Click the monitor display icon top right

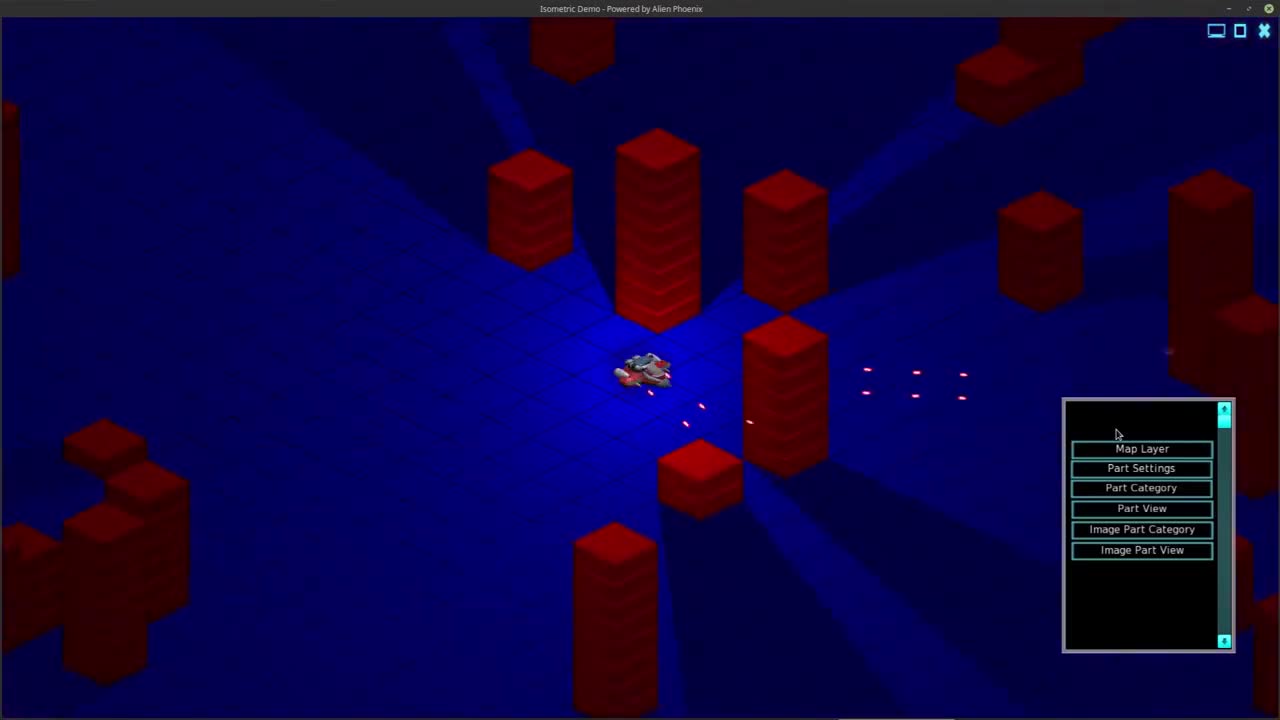[x=1216, y=31]
